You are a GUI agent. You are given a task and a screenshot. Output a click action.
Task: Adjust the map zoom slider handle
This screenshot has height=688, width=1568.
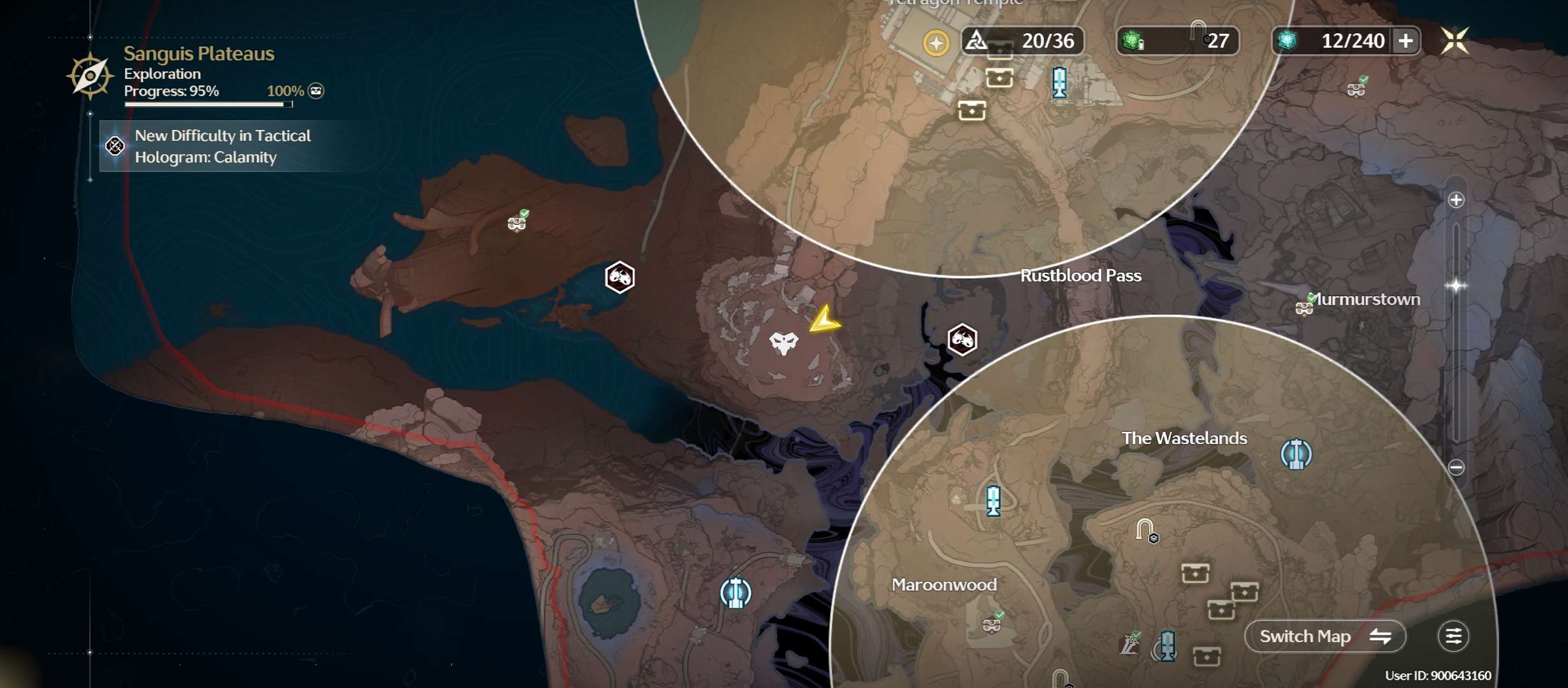[1456, 285]
